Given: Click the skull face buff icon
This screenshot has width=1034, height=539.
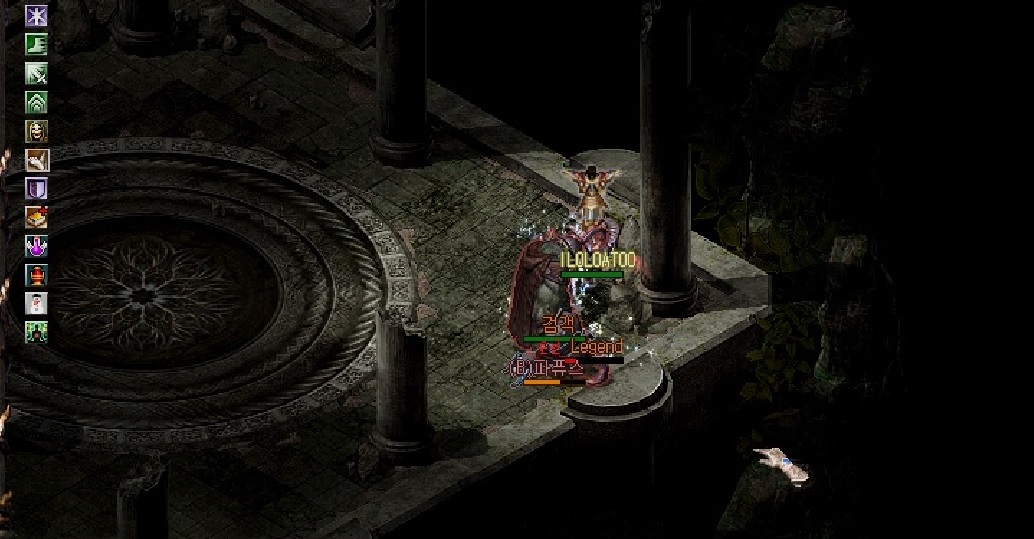Looking at the screenshot, I should tap(37, 131).
